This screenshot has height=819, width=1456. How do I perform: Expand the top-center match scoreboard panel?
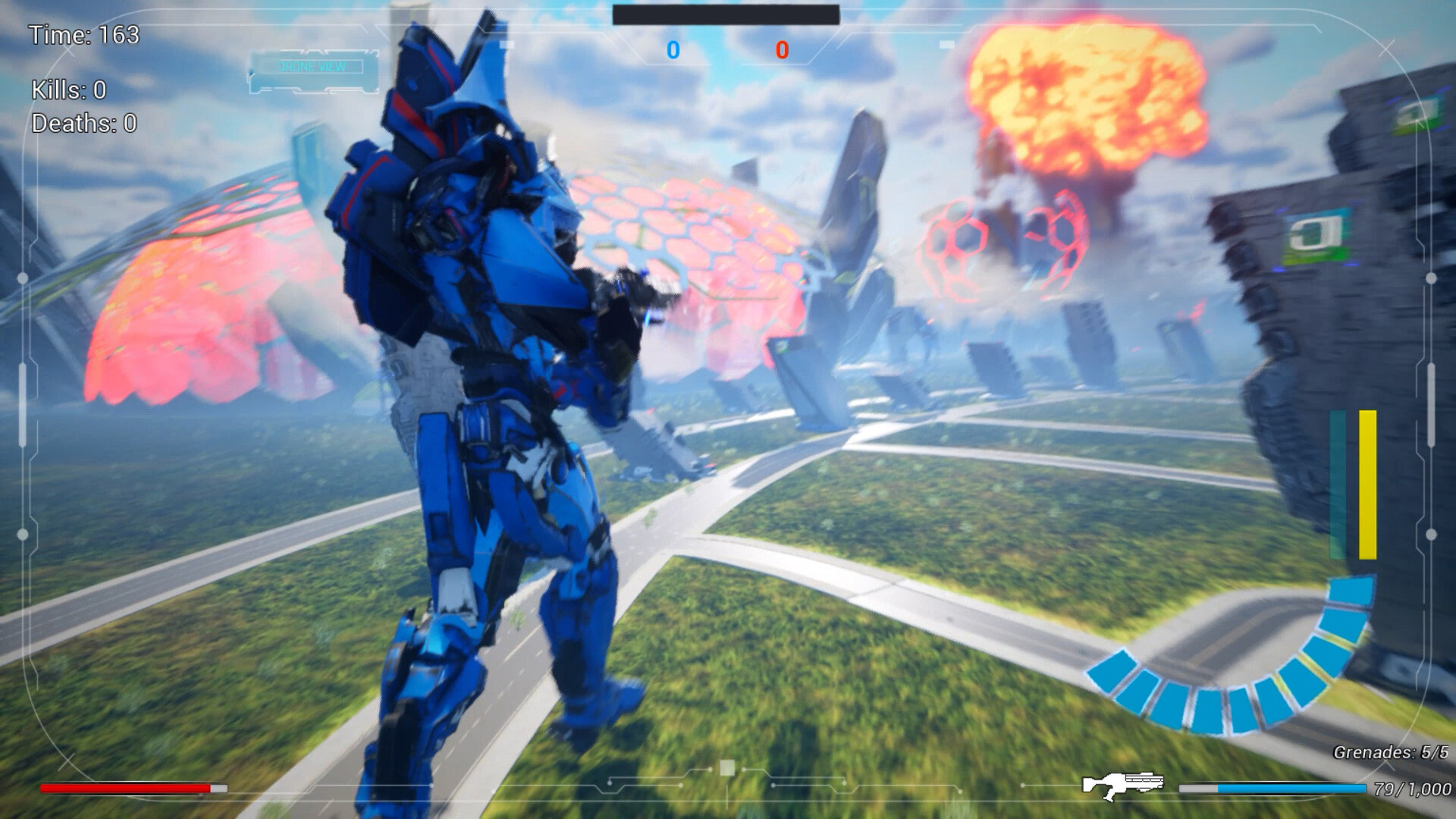(x=726, y=13)
